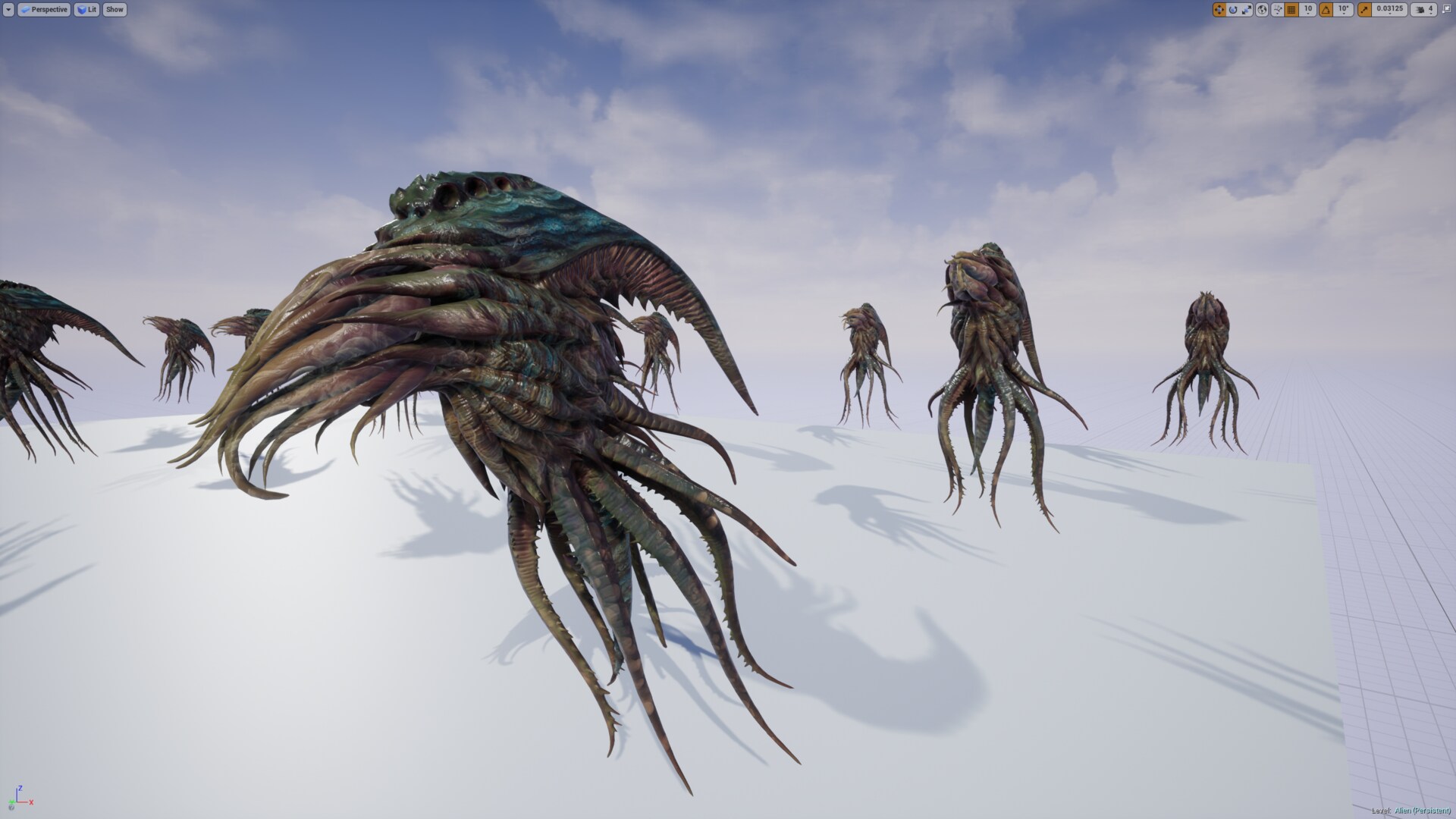
Task: Open the rotation snap angle dropdown showing 10°
Action: 1344,9
